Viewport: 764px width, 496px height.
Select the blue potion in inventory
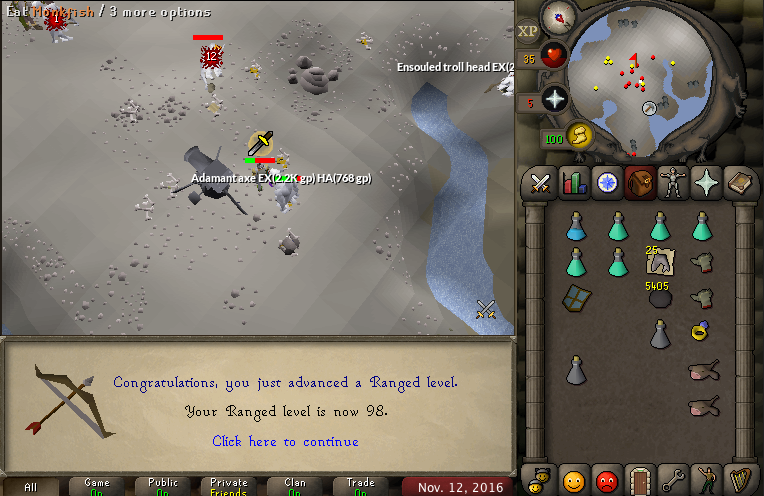point(575,228)
